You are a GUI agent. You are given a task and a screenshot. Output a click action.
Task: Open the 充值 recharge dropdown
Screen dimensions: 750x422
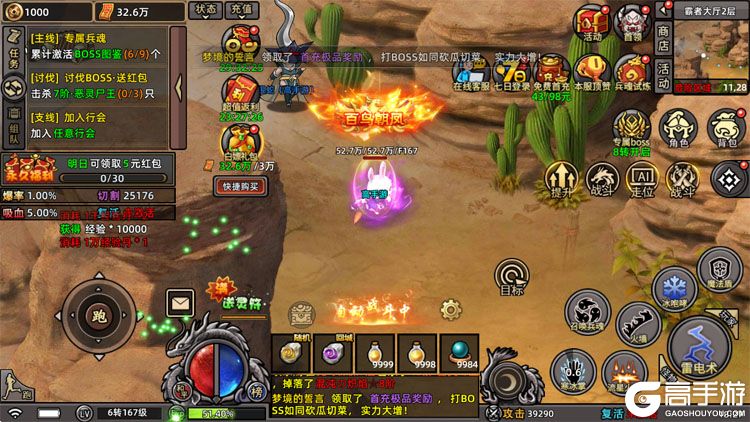point(240,10)
